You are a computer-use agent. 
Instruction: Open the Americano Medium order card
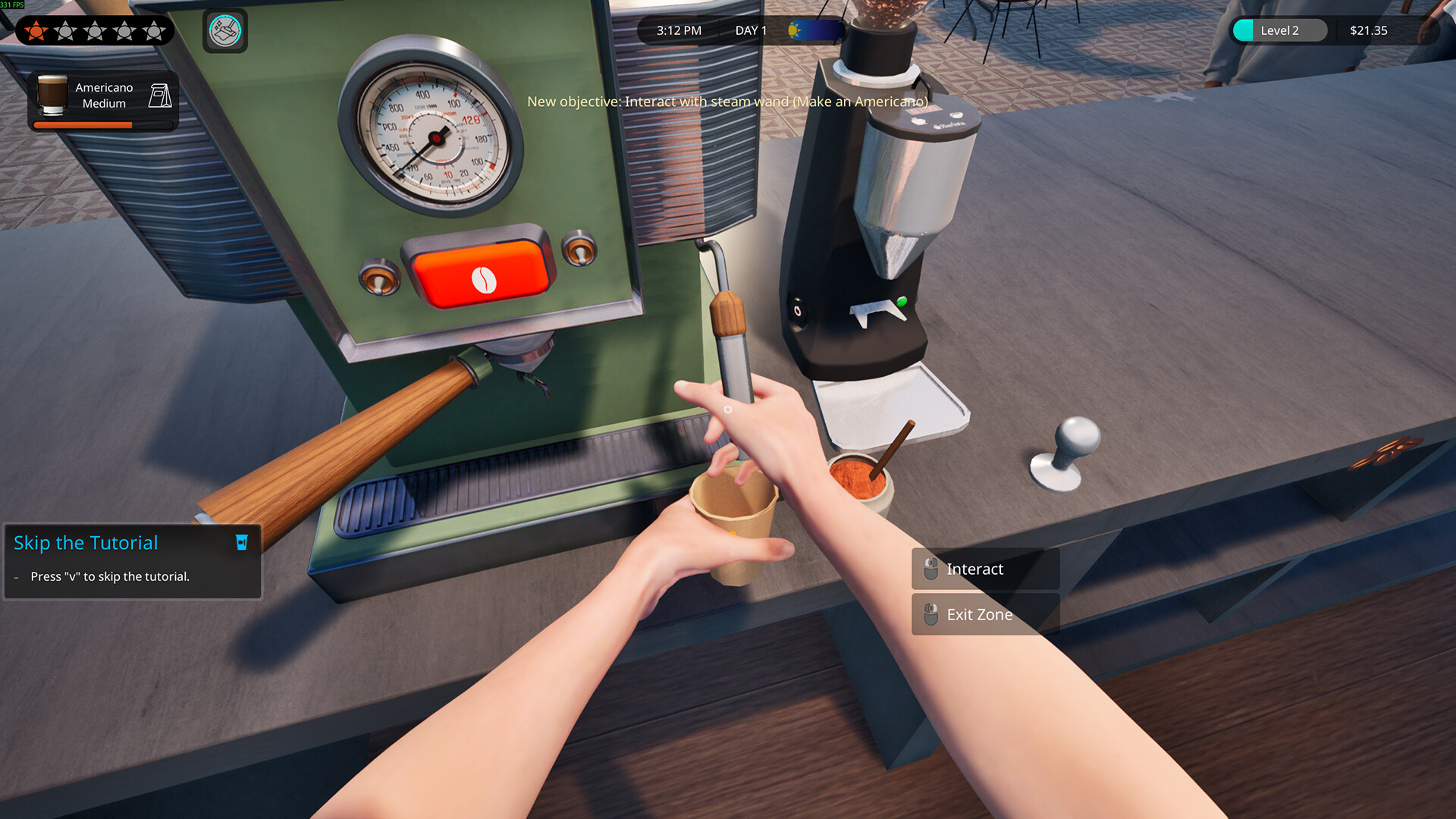pos(102,95)
